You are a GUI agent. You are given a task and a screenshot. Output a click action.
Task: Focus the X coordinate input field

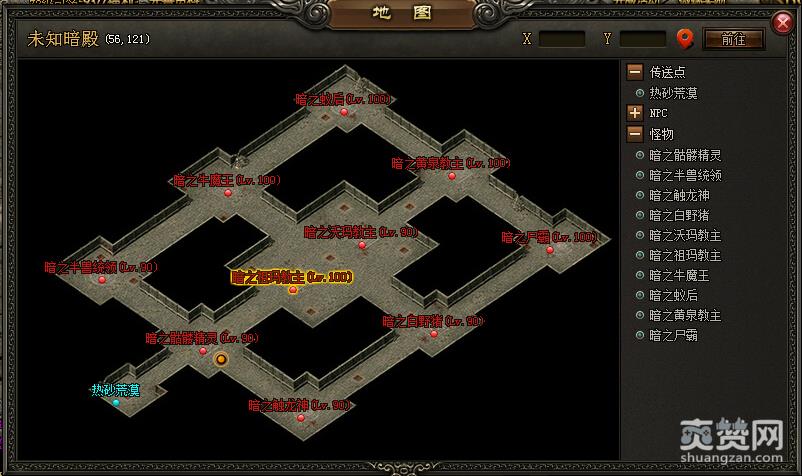click(x=562, y=39)
